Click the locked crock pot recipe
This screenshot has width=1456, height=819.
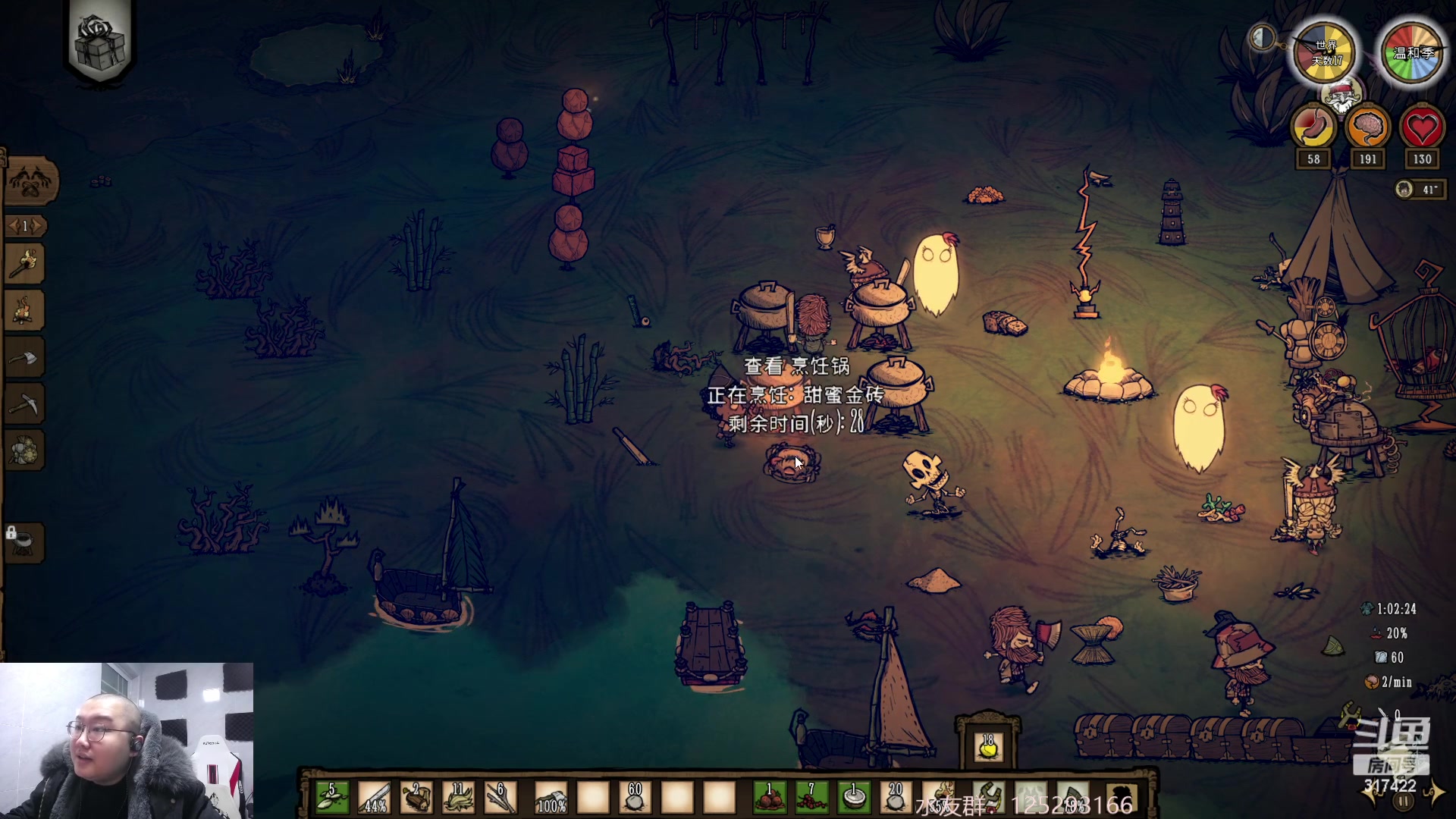click(x=25, y=542)
